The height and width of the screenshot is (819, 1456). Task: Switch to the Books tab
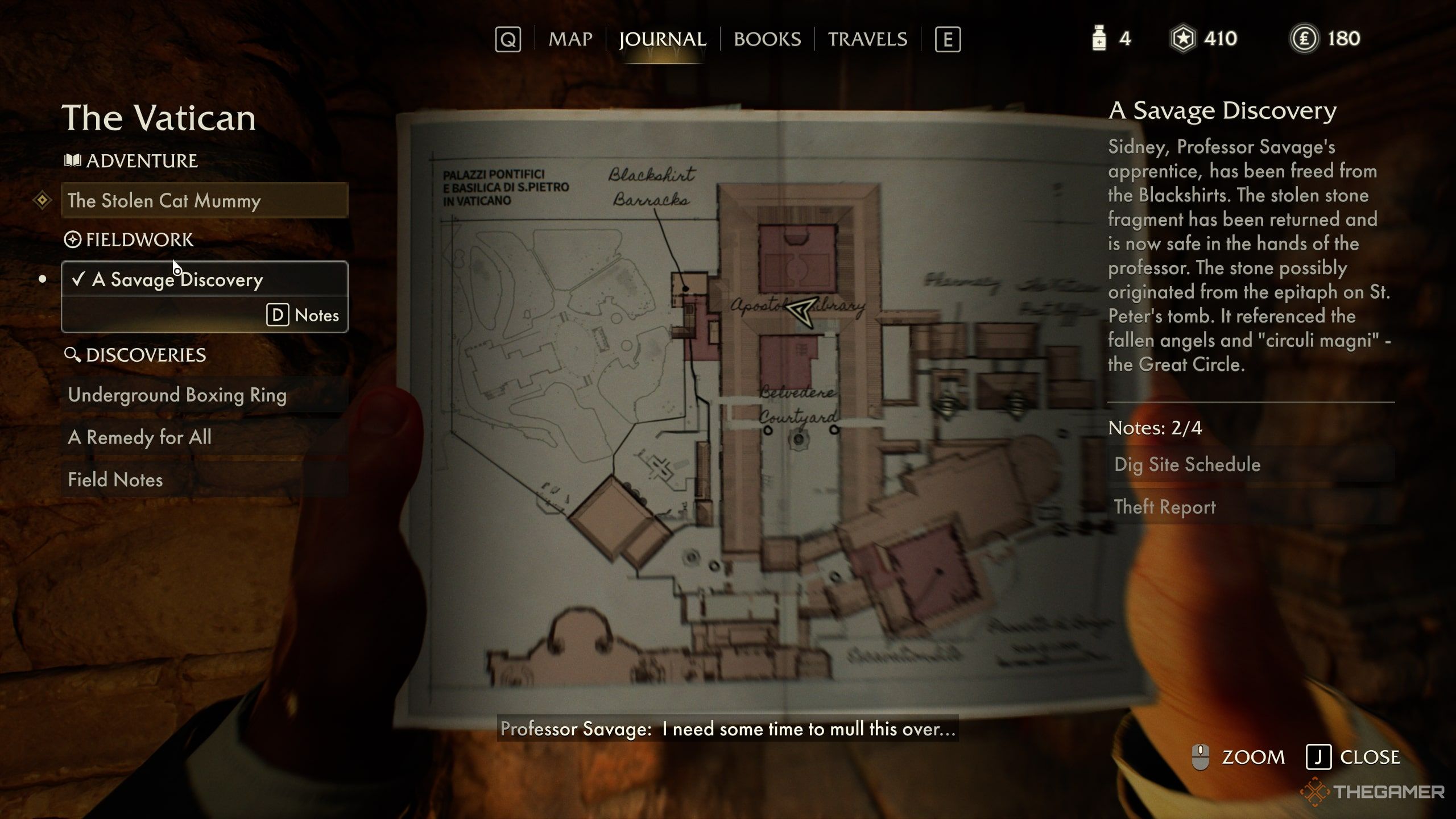[x=767, y=39]
